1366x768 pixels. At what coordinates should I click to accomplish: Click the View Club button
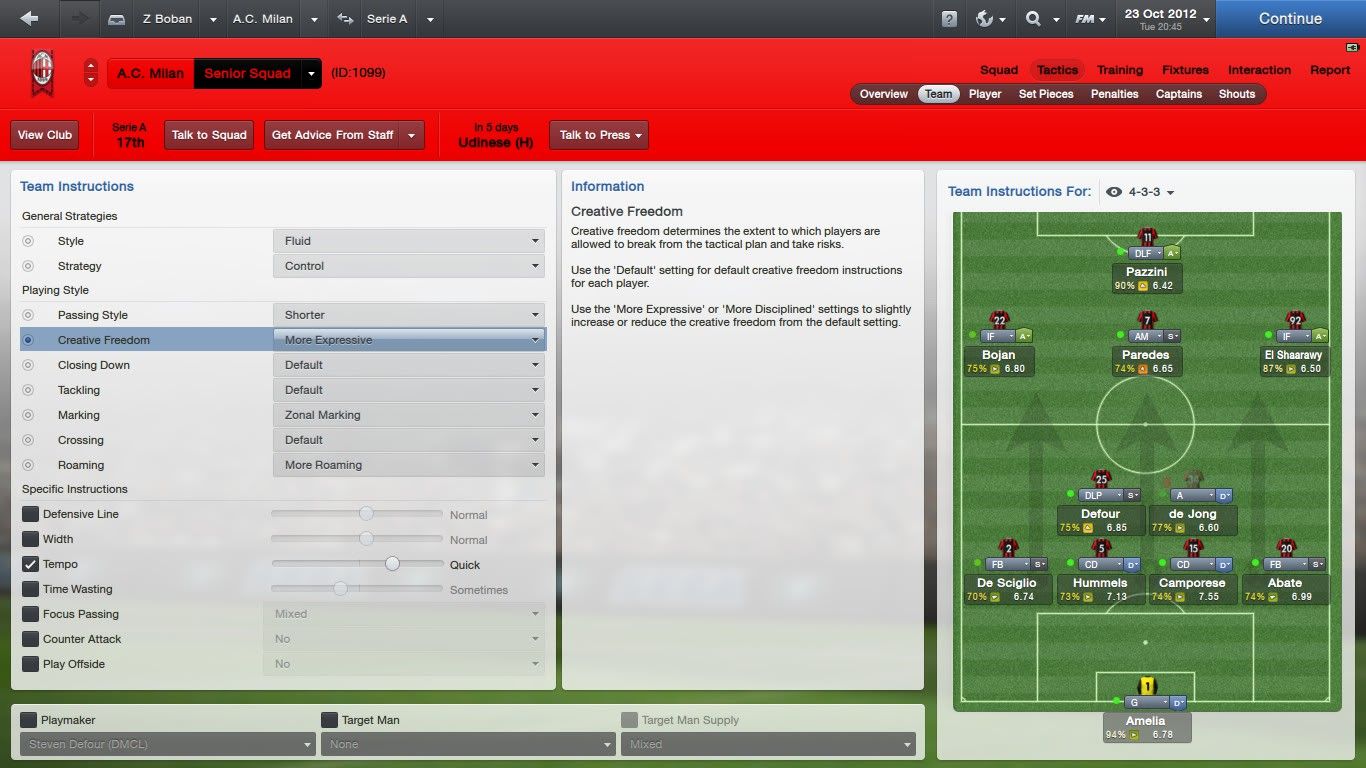pyautogui.click(x=45, y=135)
